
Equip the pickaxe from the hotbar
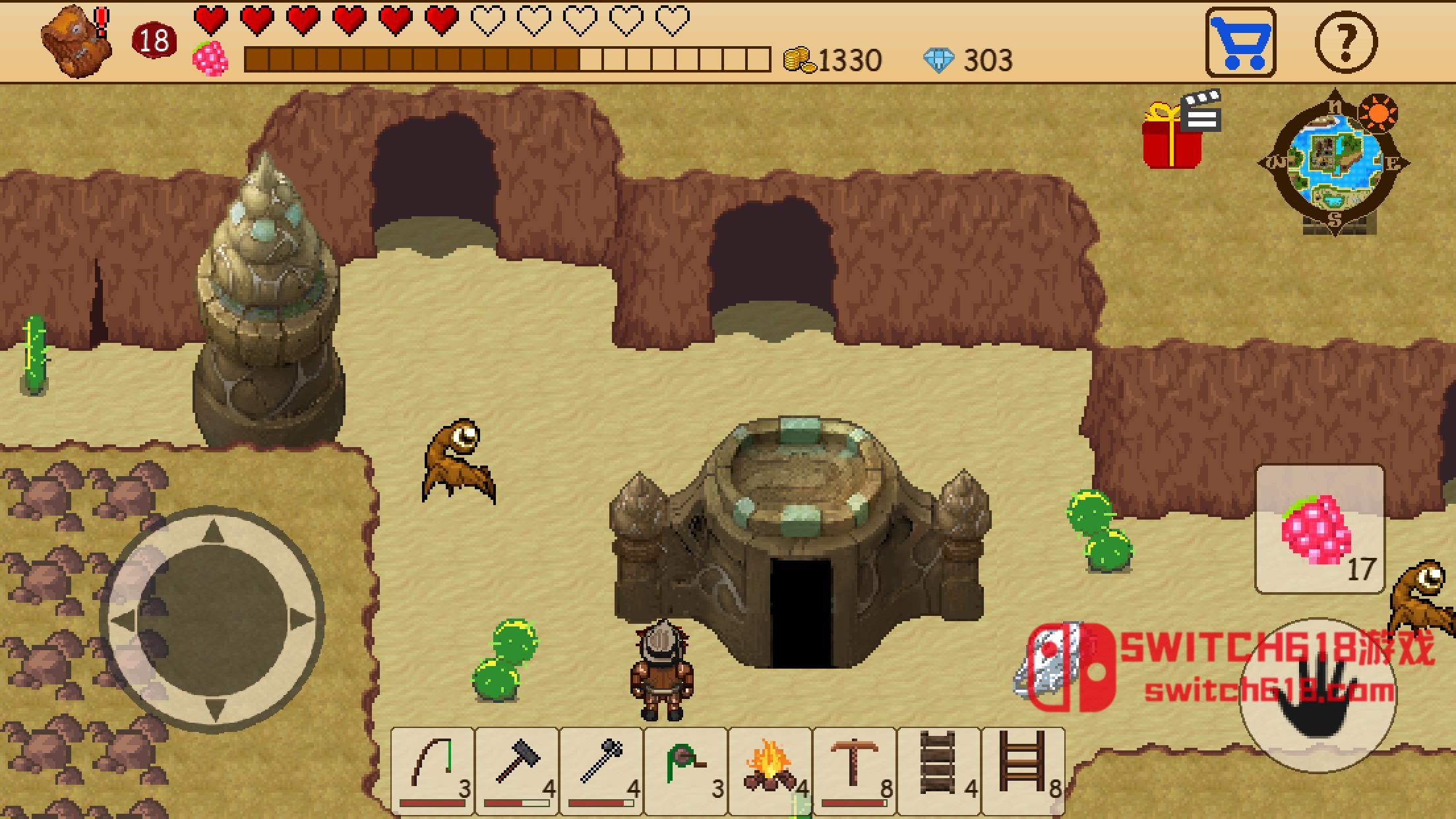coord(855,768)
